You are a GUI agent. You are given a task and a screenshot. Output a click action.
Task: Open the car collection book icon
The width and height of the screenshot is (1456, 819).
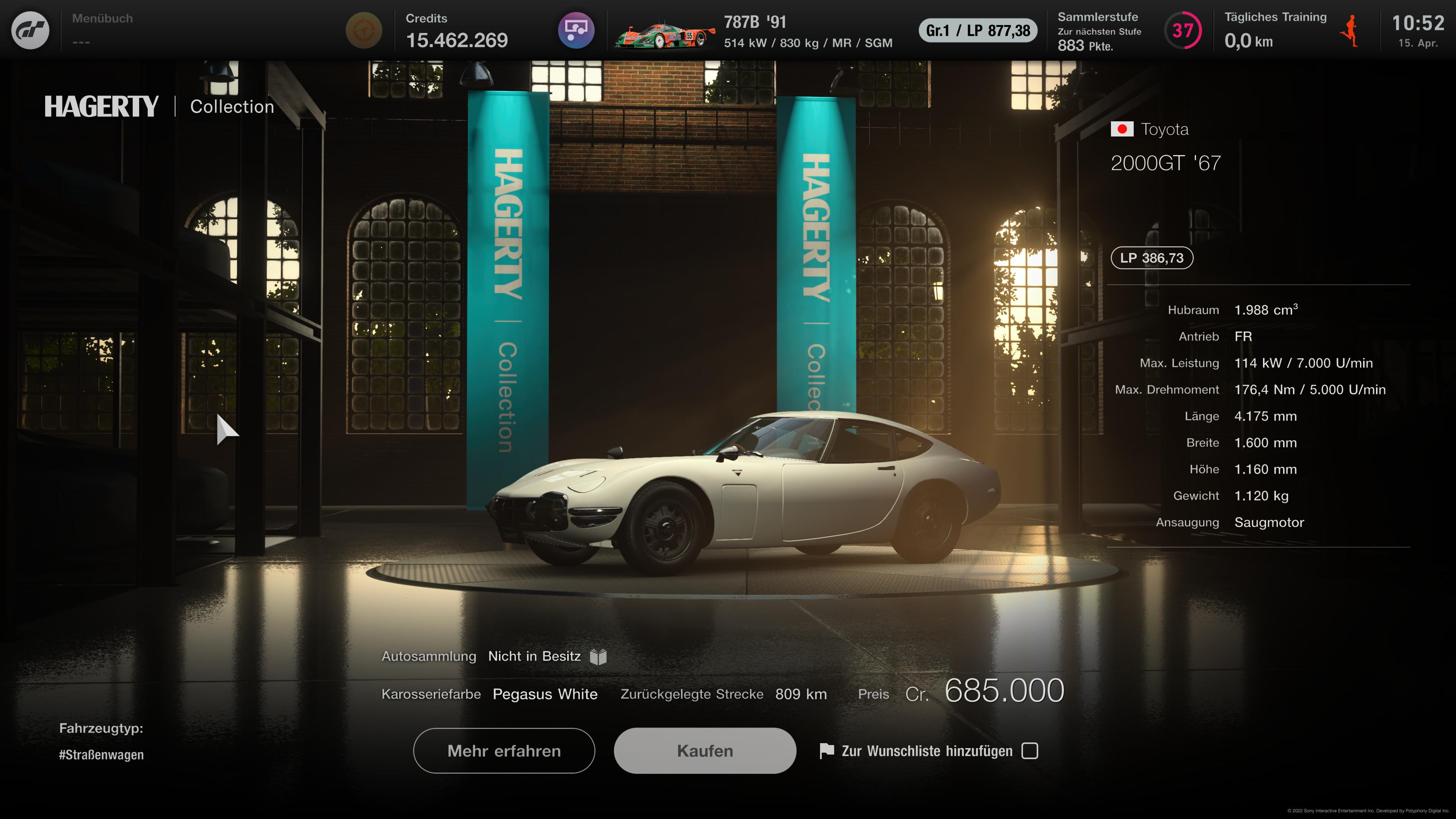coord(599,656)
